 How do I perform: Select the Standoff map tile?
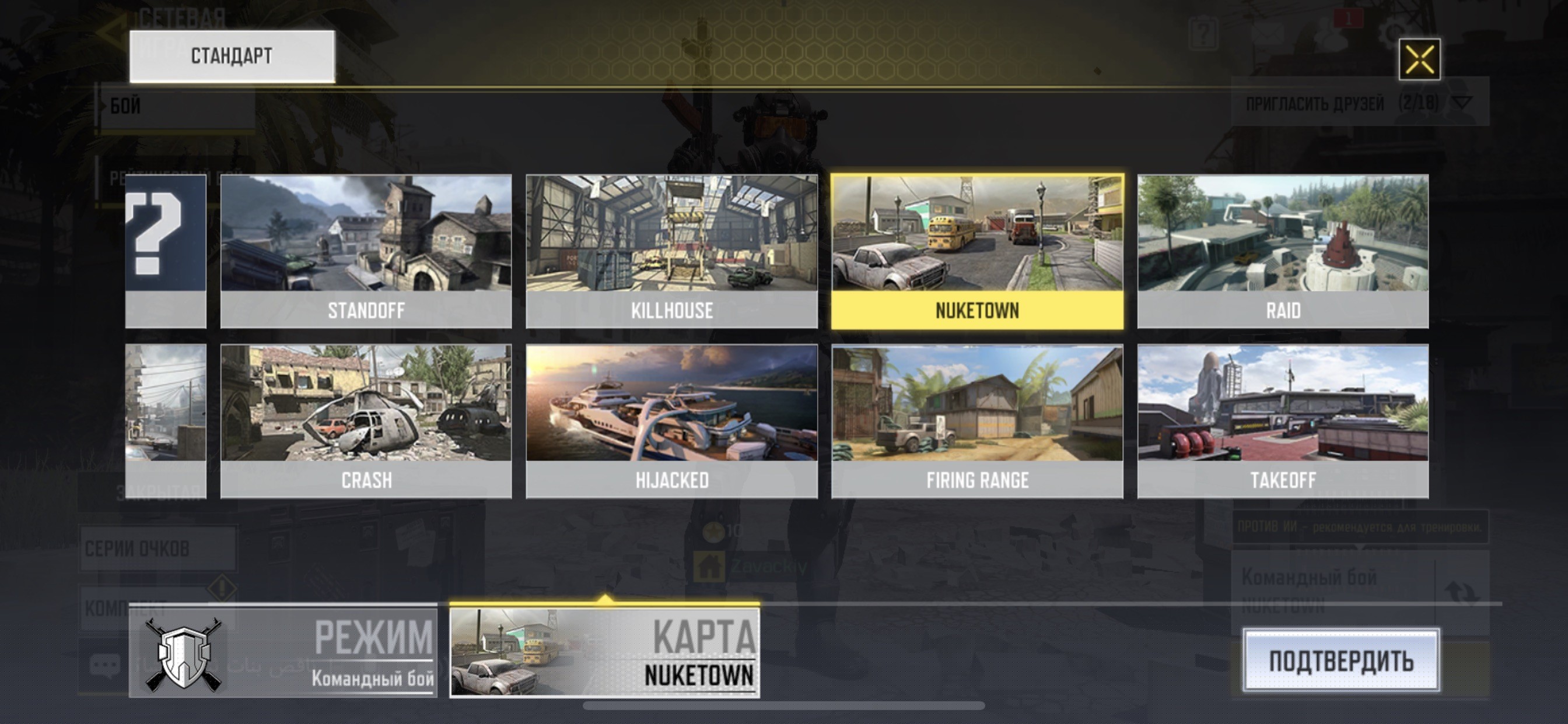pyautogui.click(x=366, y=251)
